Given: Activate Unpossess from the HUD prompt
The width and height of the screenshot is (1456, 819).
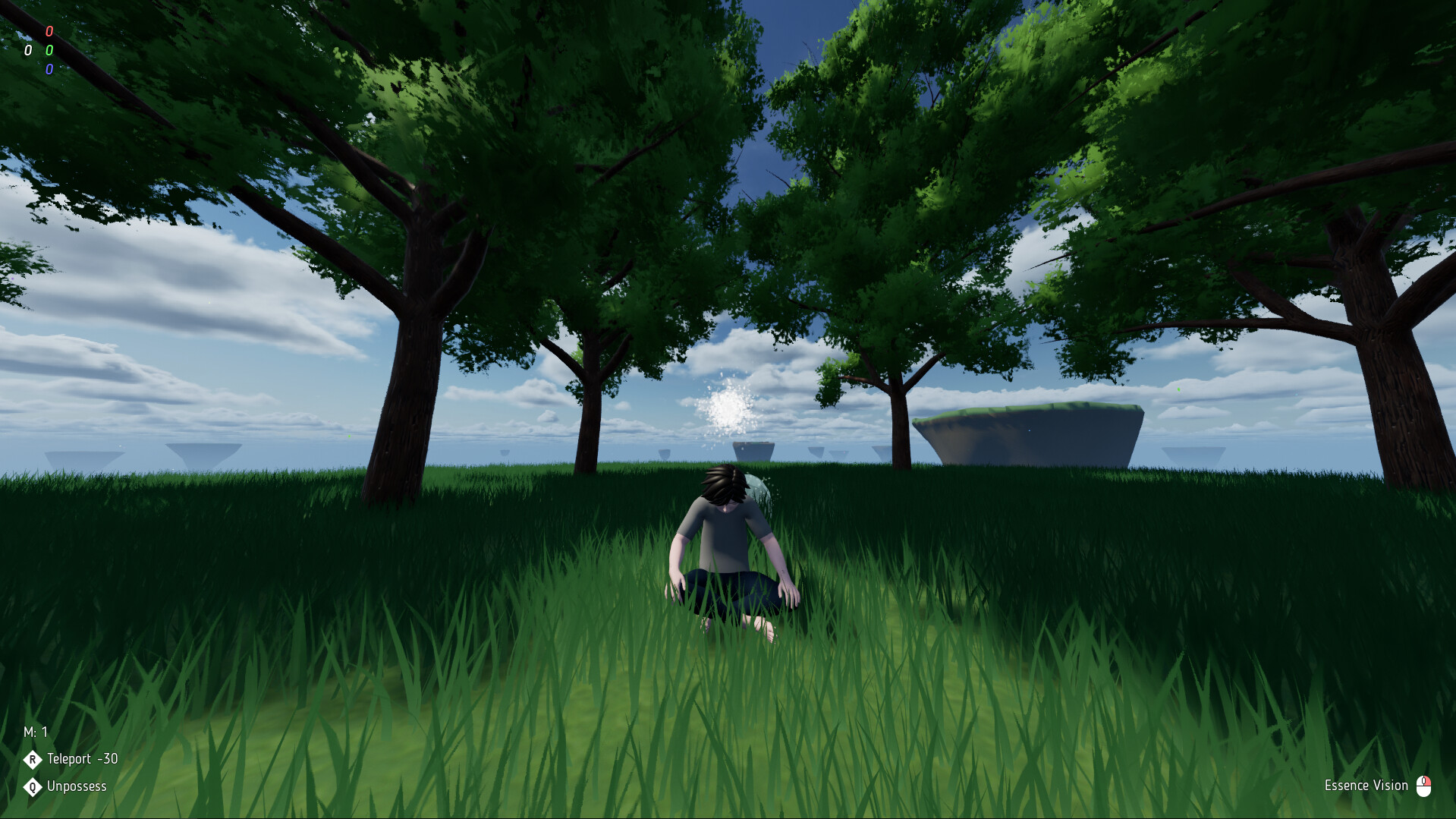Looking at the screenshot, I should pos(76,786).
